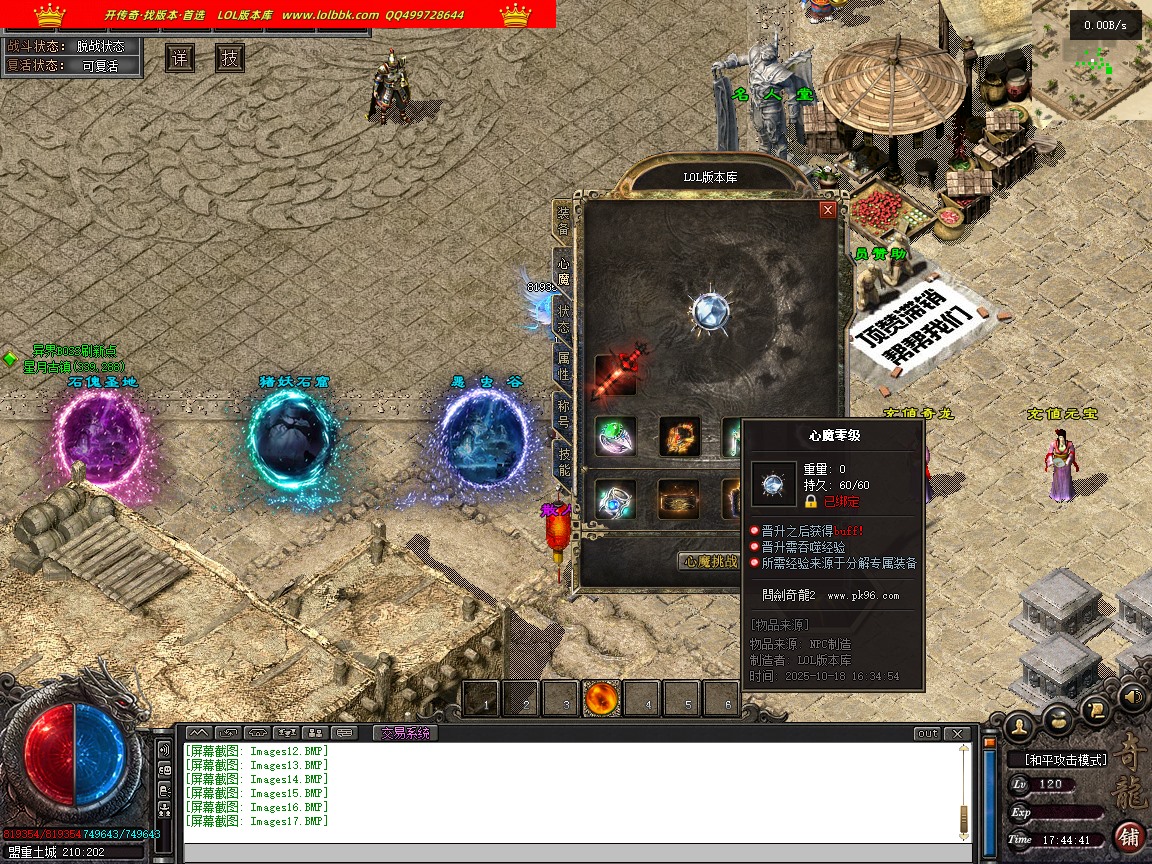This screenshot has height=864, width=1152.
Task: Select the blue gem silver ring slot
Action: (616, 499)
